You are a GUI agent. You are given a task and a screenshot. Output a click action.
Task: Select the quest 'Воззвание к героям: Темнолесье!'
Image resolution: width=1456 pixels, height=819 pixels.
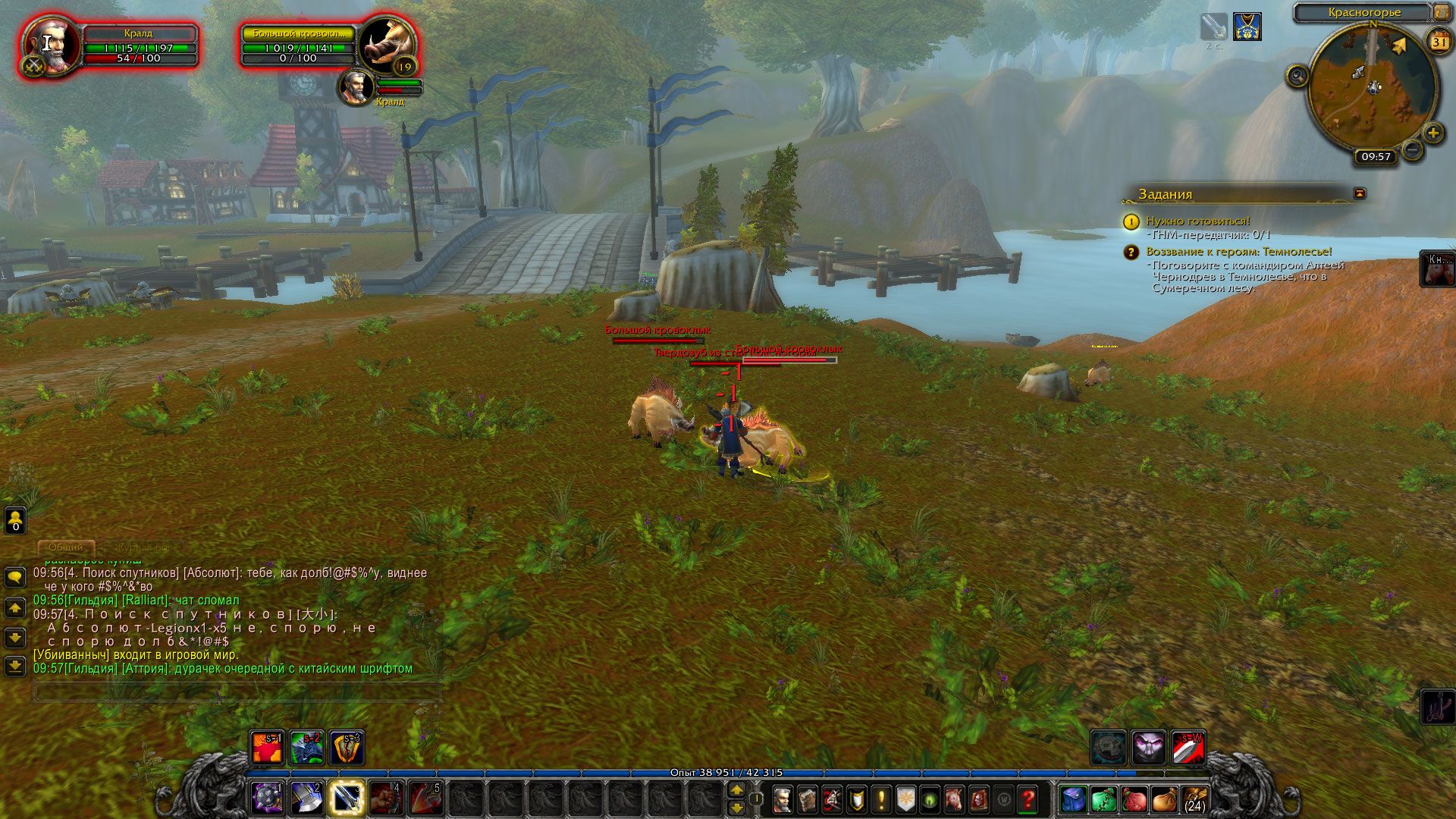click(x=1238, y=252)
